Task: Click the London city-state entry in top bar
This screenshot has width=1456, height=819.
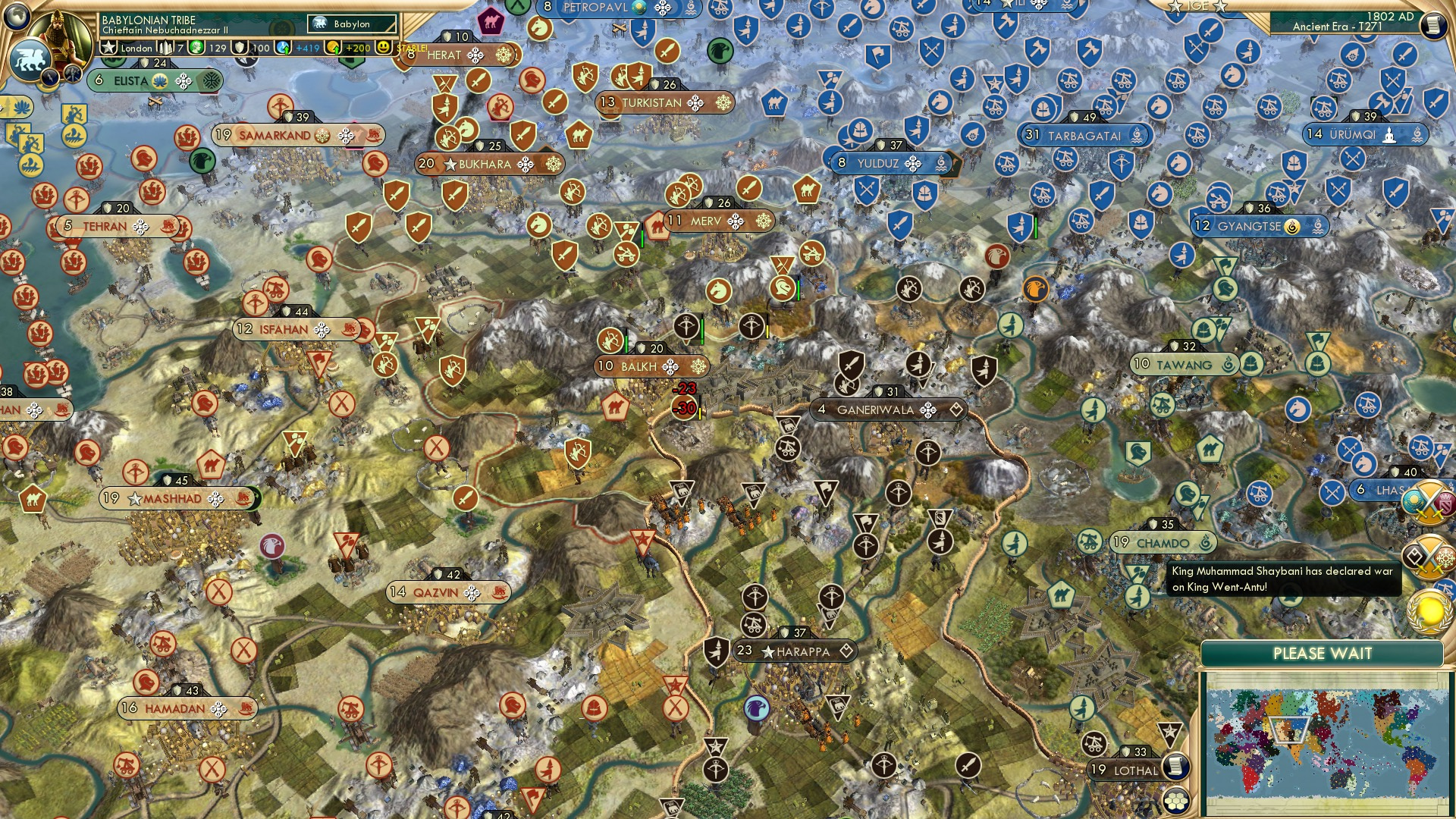Action: 136,48
